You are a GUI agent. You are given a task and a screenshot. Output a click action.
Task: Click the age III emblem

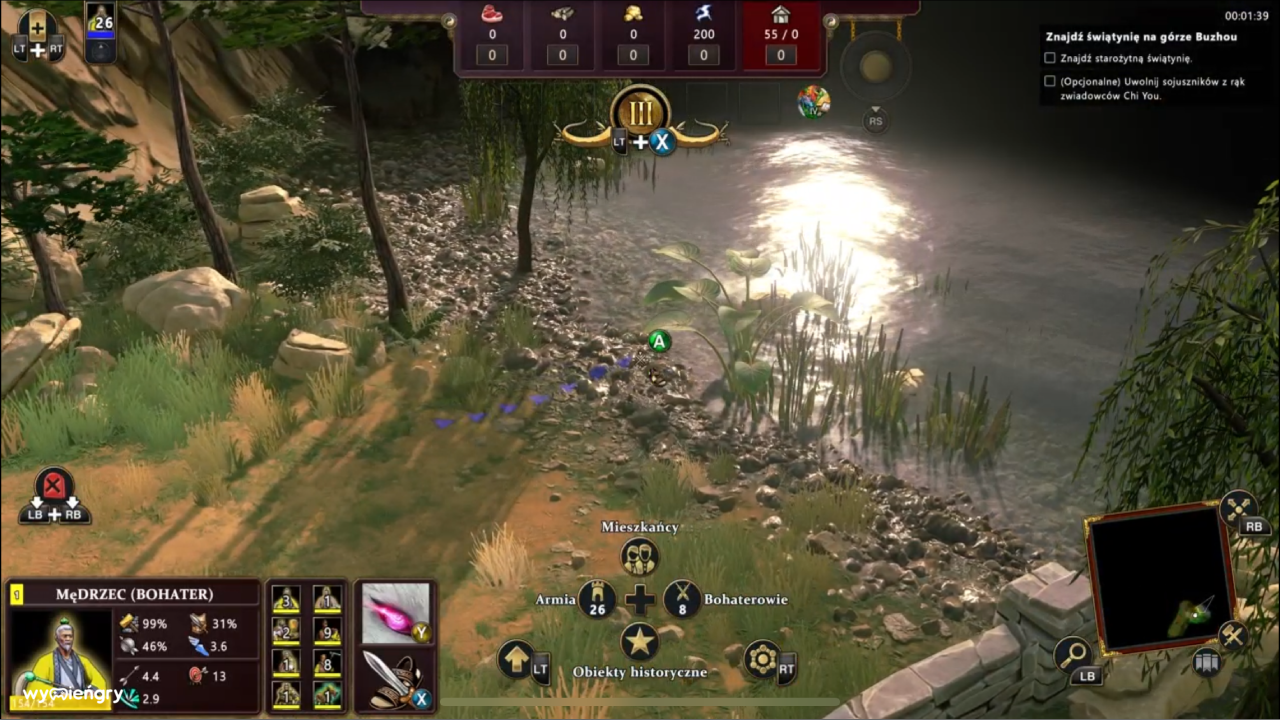point(639,109)
